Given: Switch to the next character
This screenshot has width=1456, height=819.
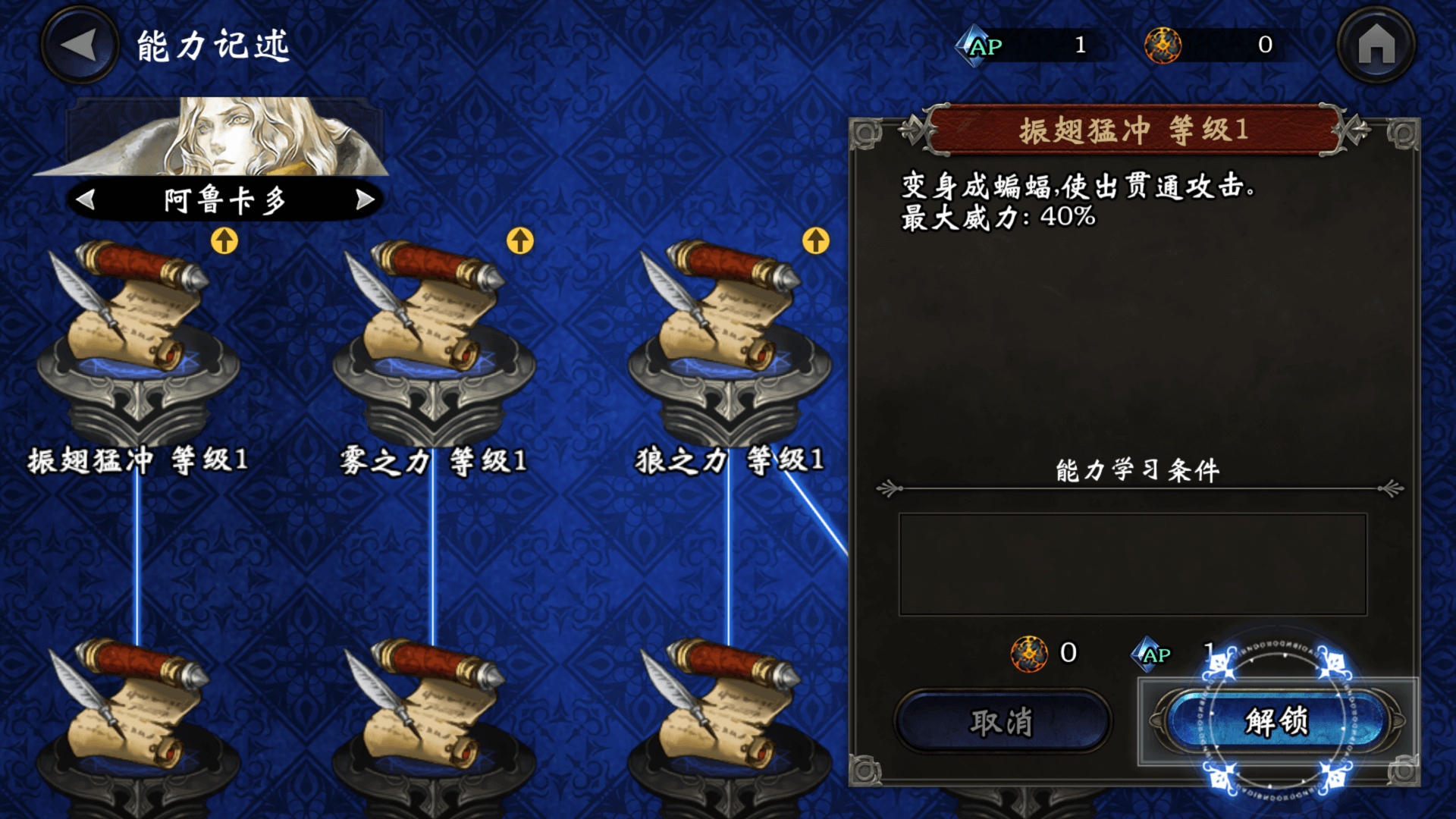Looking at the screenshot, I should pyautogui.click(x=366, y=199).
